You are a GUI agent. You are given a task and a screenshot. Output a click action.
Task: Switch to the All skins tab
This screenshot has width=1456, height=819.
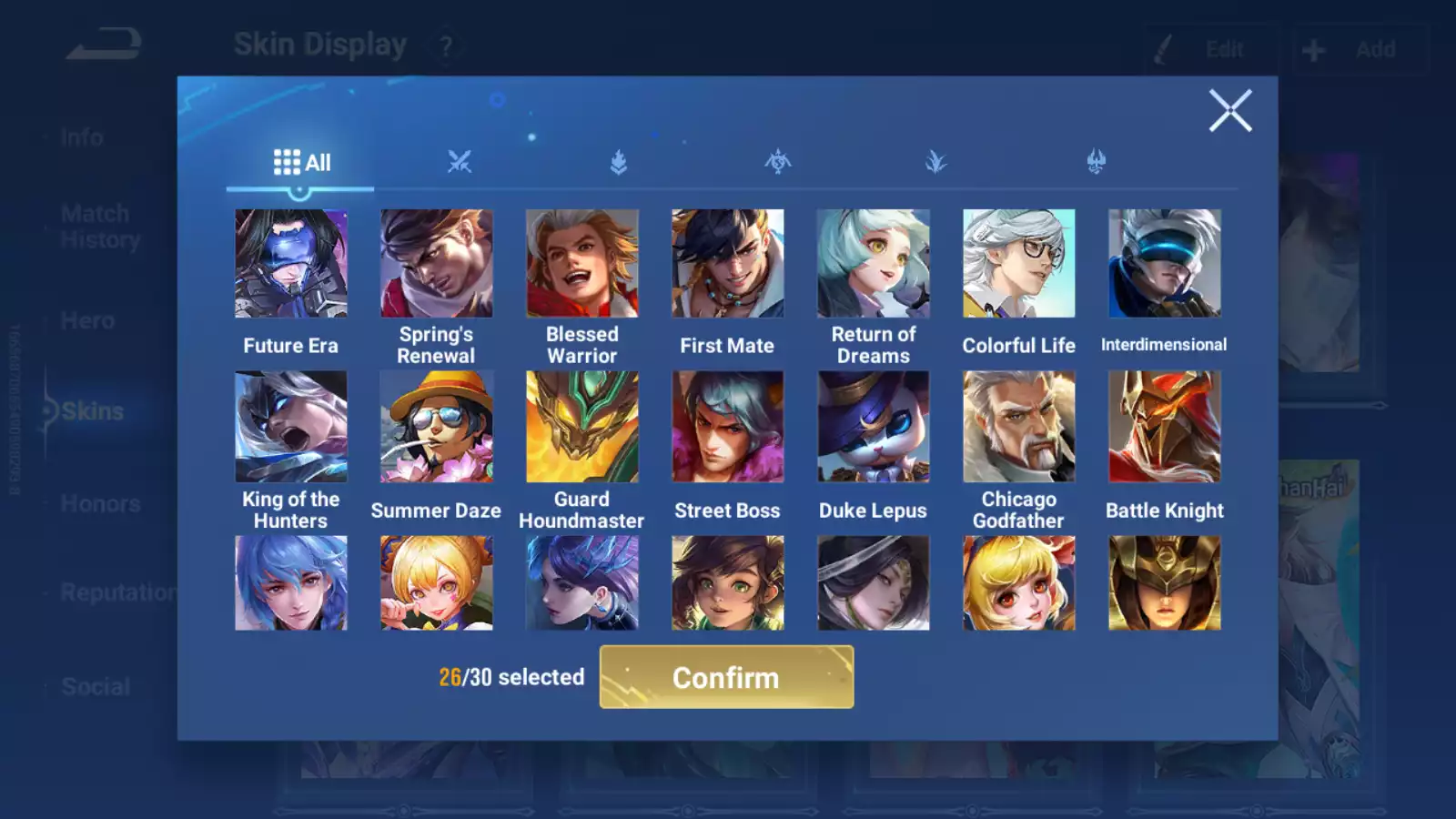click(x=301, y=163)
